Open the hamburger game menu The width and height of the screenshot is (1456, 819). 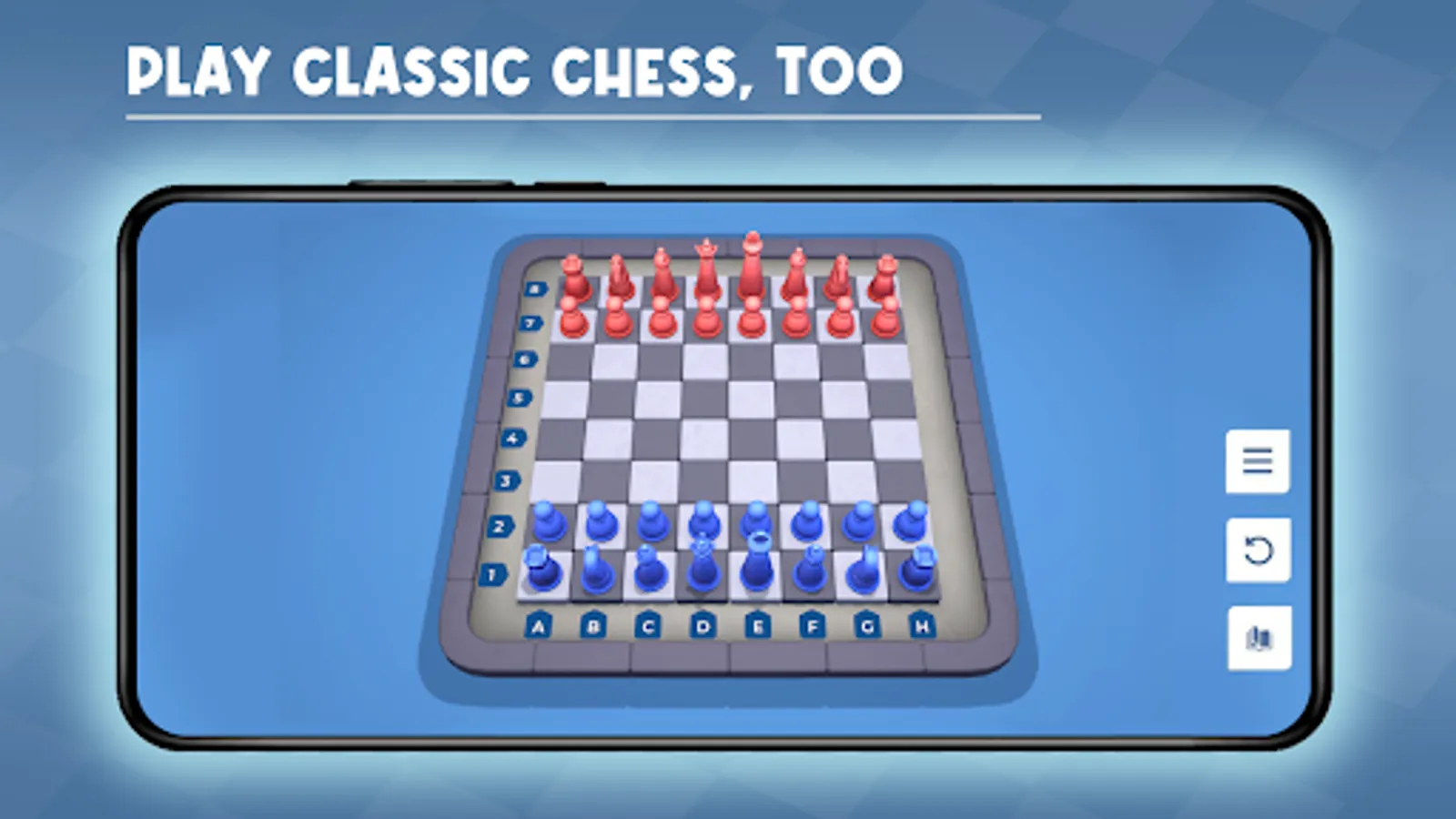point(1259,462)
